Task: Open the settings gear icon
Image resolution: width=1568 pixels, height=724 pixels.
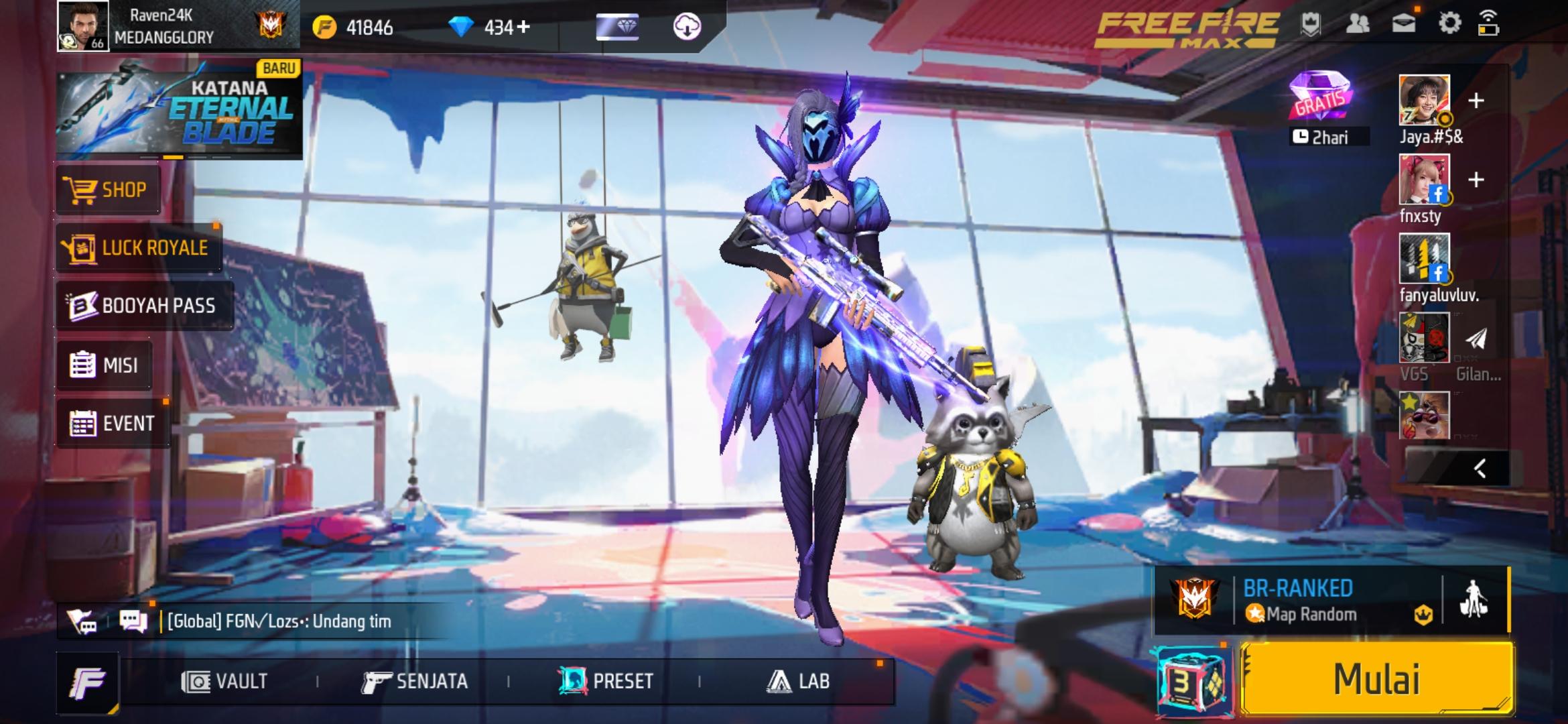Action: (x=1449, y=24)
